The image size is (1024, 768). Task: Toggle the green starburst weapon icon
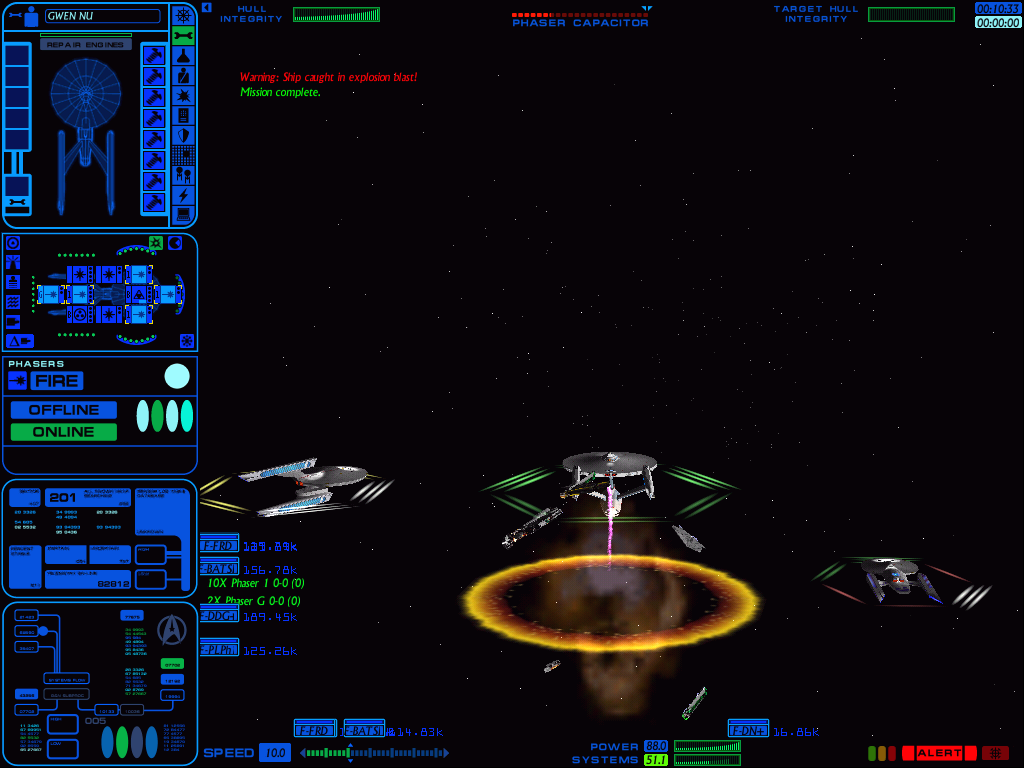pyautogui.click(x=156, y=243)
